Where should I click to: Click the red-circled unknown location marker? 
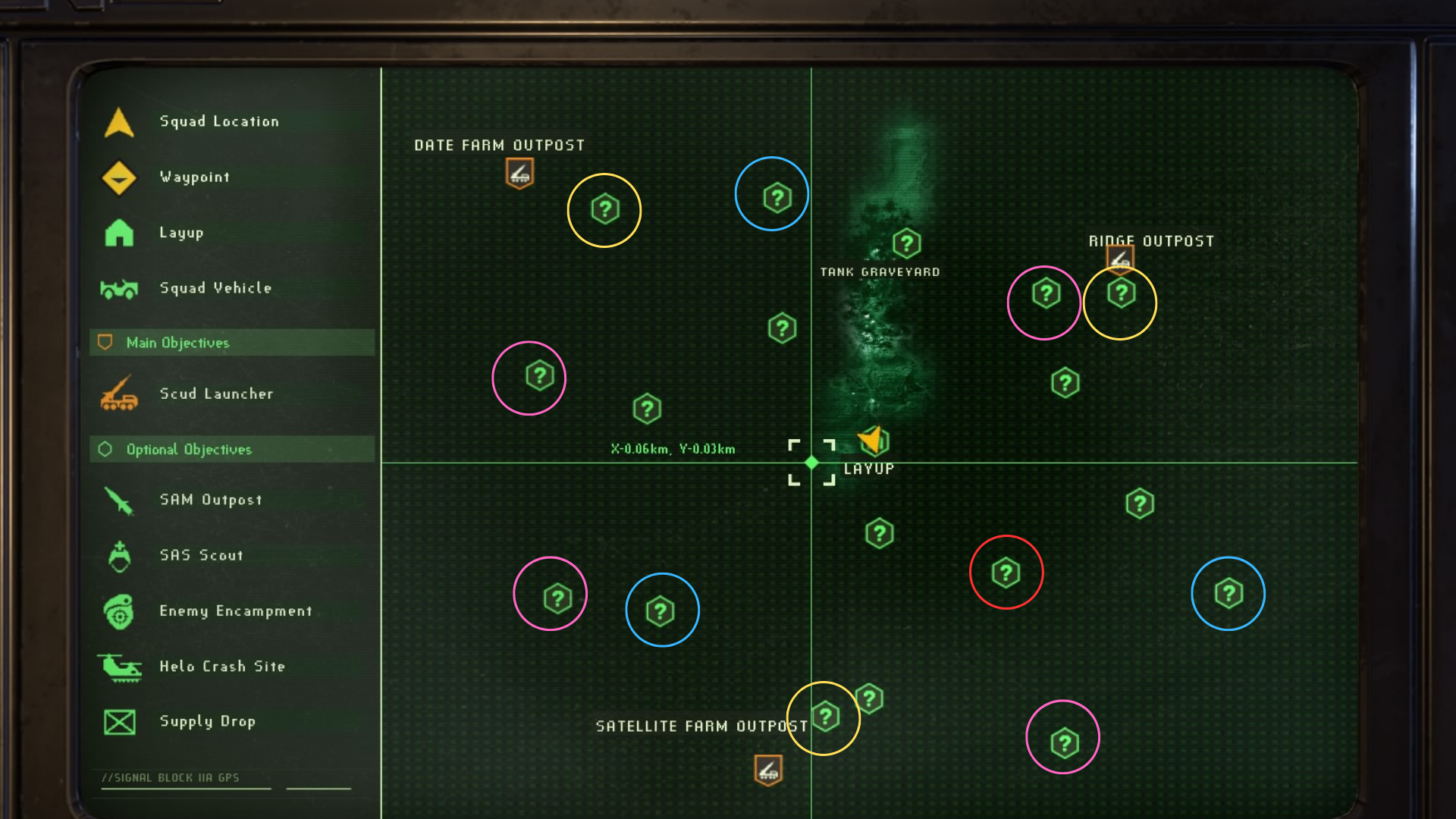(1006, 573)
